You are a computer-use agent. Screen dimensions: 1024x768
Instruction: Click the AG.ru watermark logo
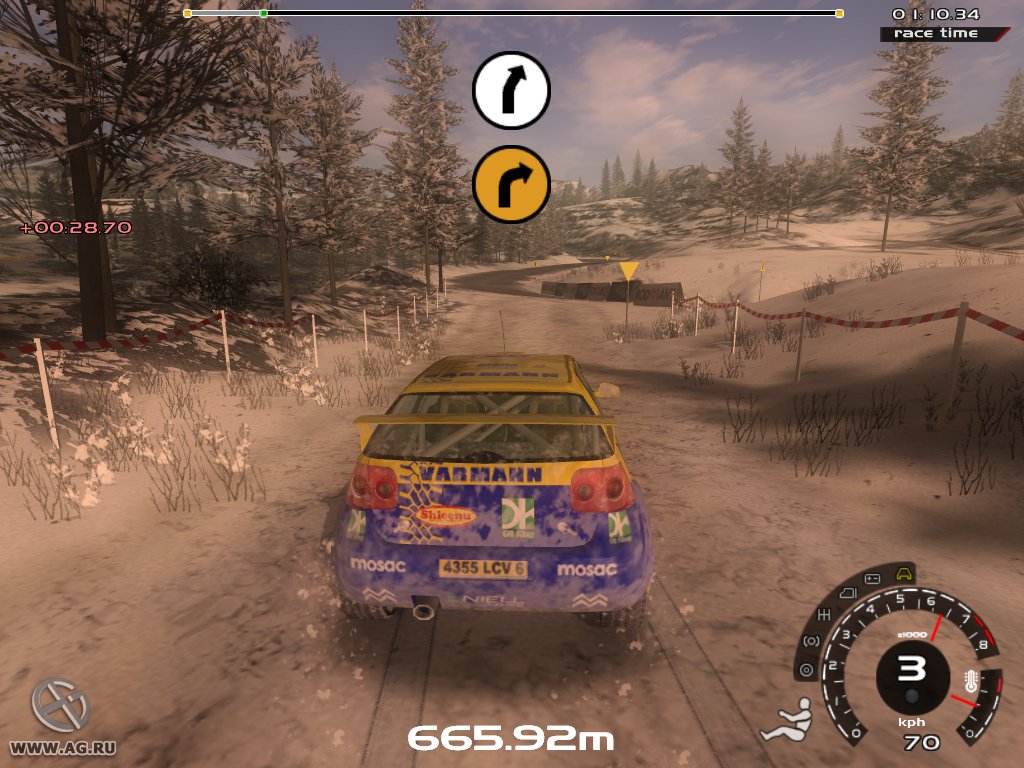click(x=60, y=705)
